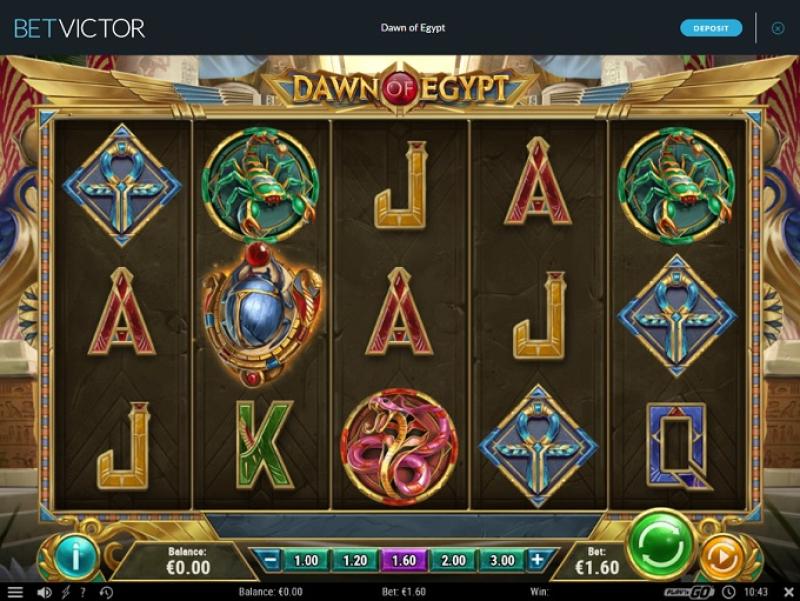The height and width of the screenshot is (601, 800).
Task: Close the game with the top-right X
Action: click(778, 28)
